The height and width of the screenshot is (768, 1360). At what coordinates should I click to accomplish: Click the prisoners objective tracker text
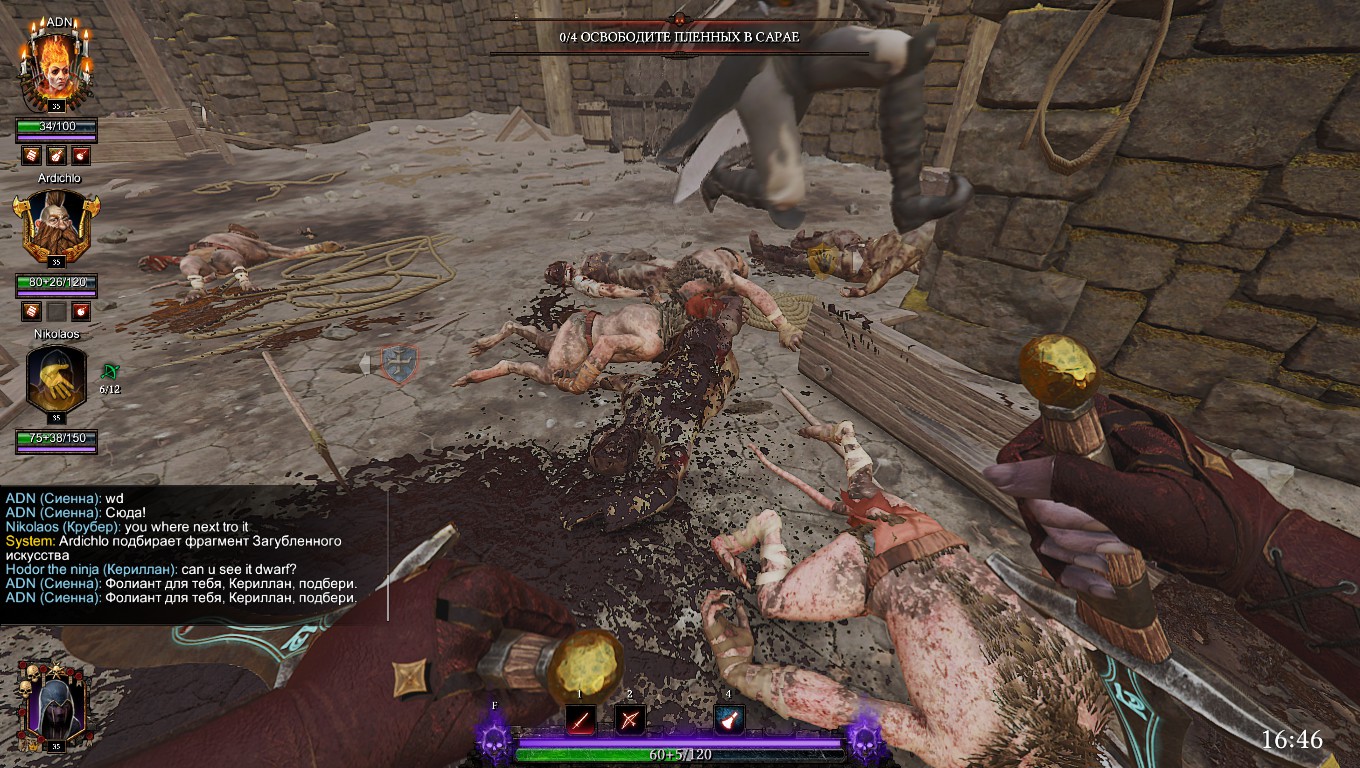(679, 37)
